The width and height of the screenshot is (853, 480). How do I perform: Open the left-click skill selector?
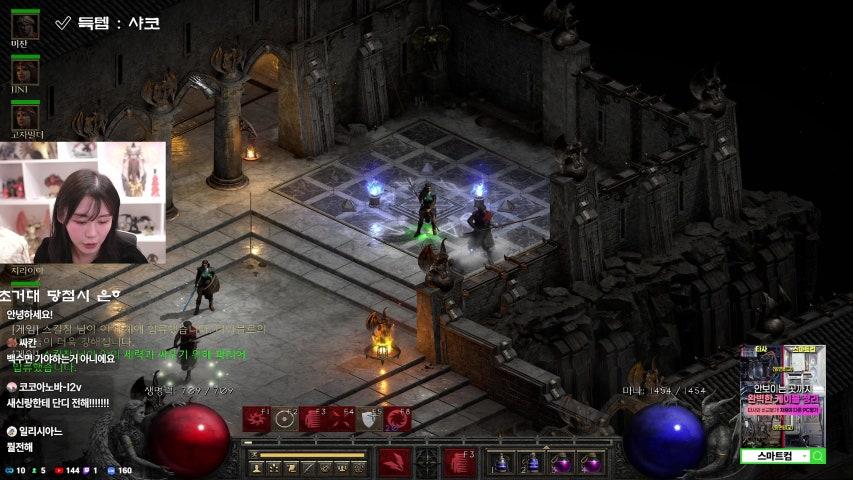(x=394, y=463)
